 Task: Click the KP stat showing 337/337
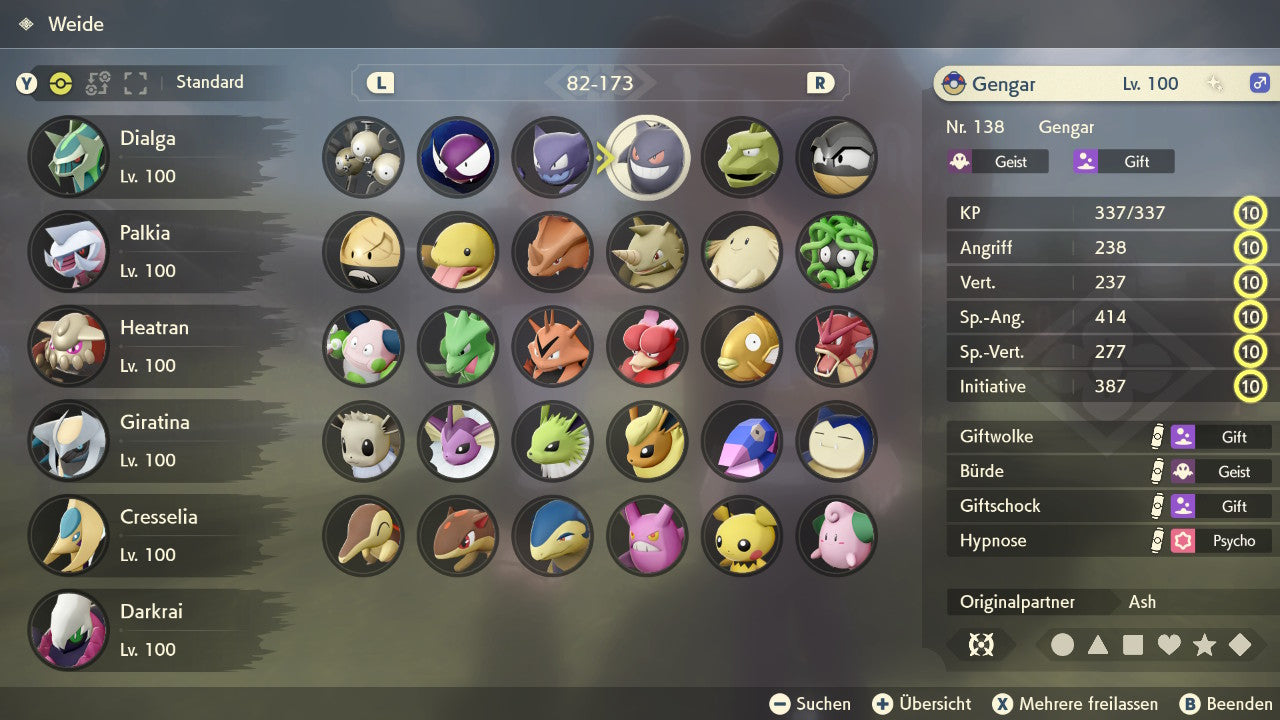coord(1090,213)
